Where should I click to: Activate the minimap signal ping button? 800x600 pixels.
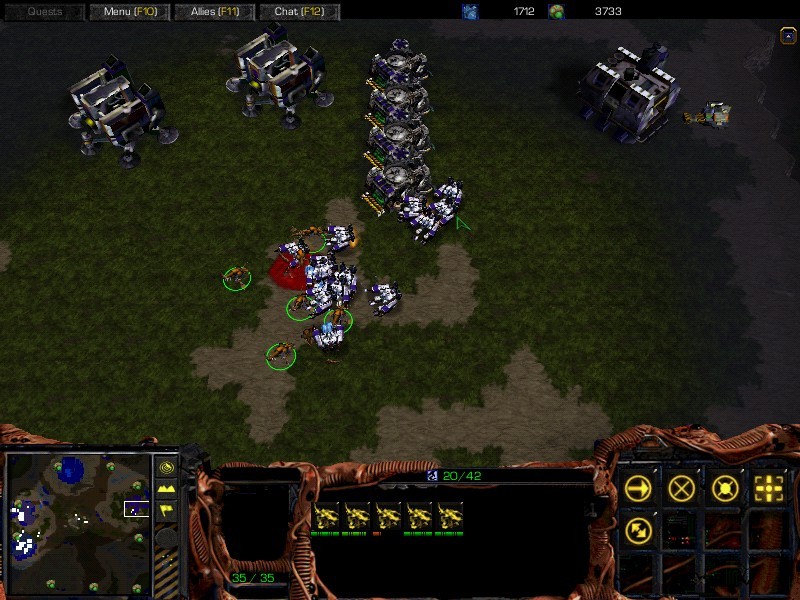(167, 466)
